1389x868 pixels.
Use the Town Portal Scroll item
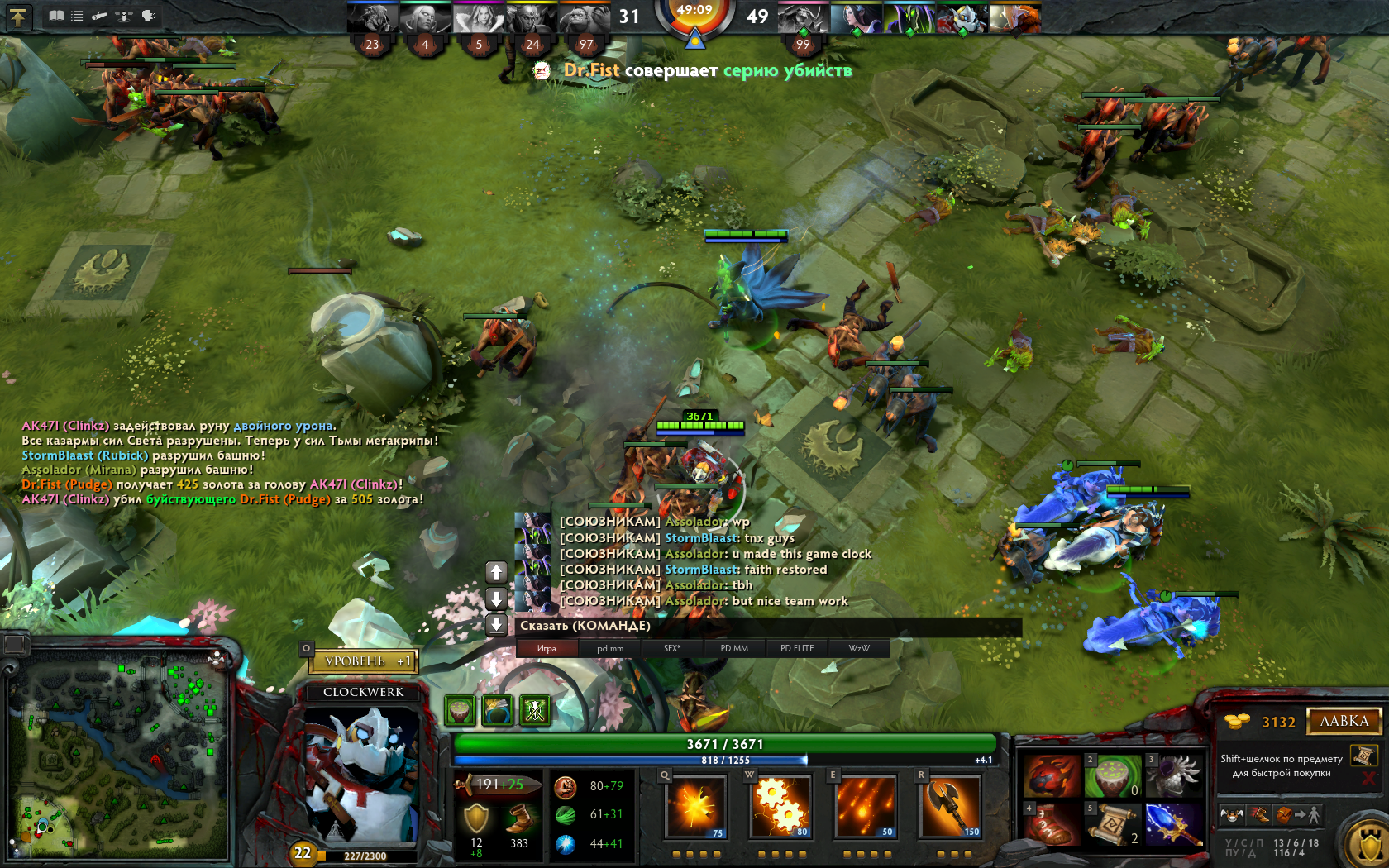(1112, 824)
